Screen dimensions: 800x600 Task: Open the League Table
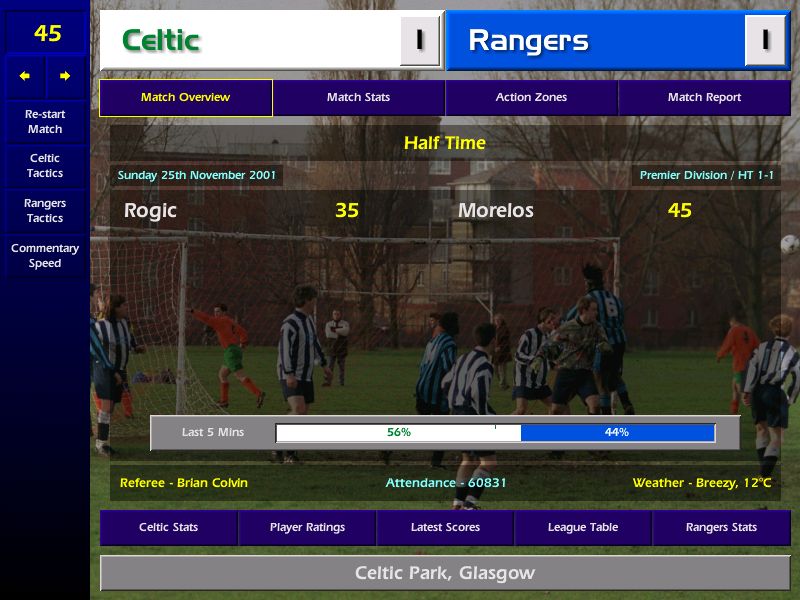(583, 528)
